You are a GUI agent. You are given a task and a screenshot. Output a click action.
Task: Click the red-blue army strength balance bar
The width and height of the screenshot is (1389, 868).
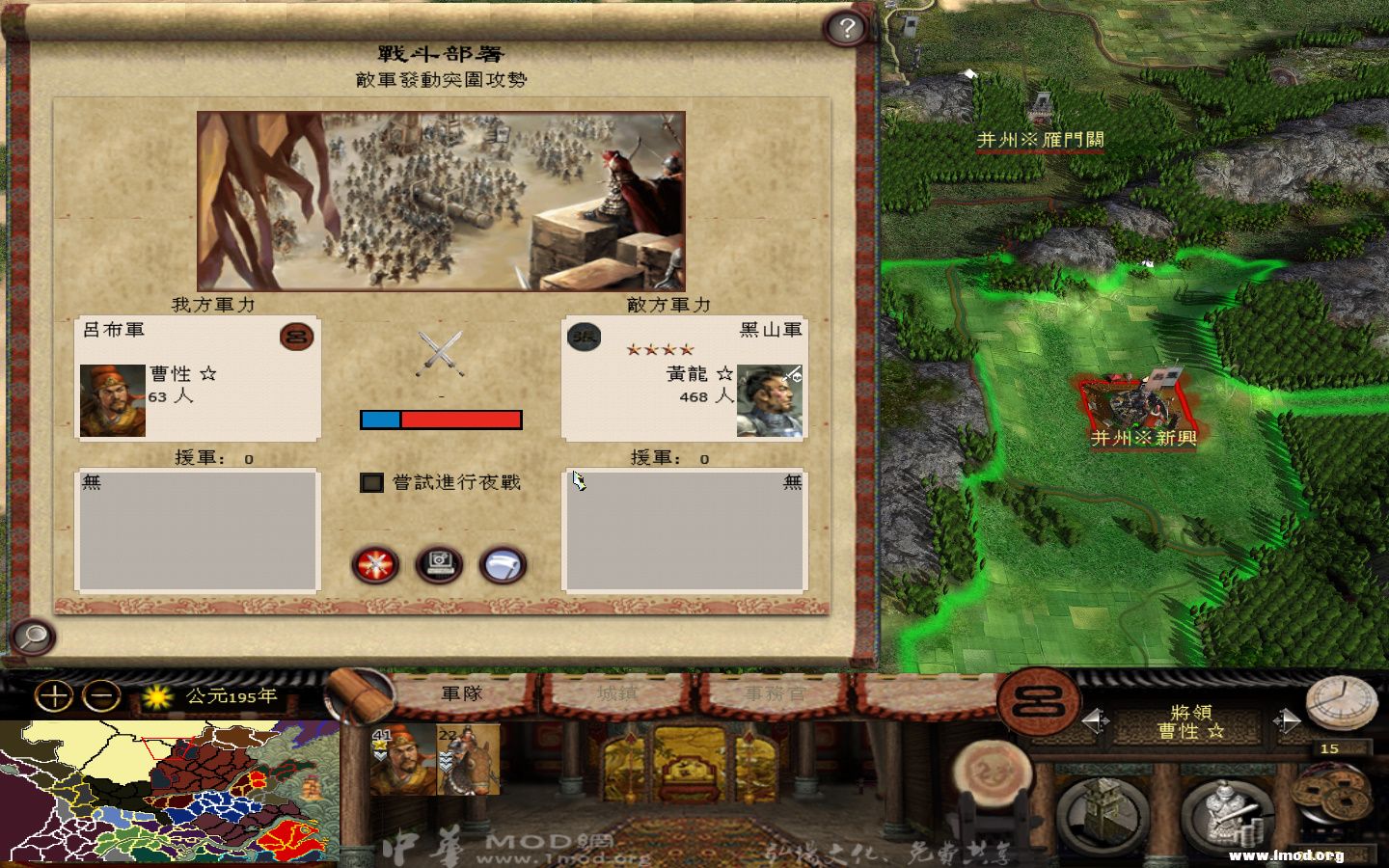tap(441, 419)
